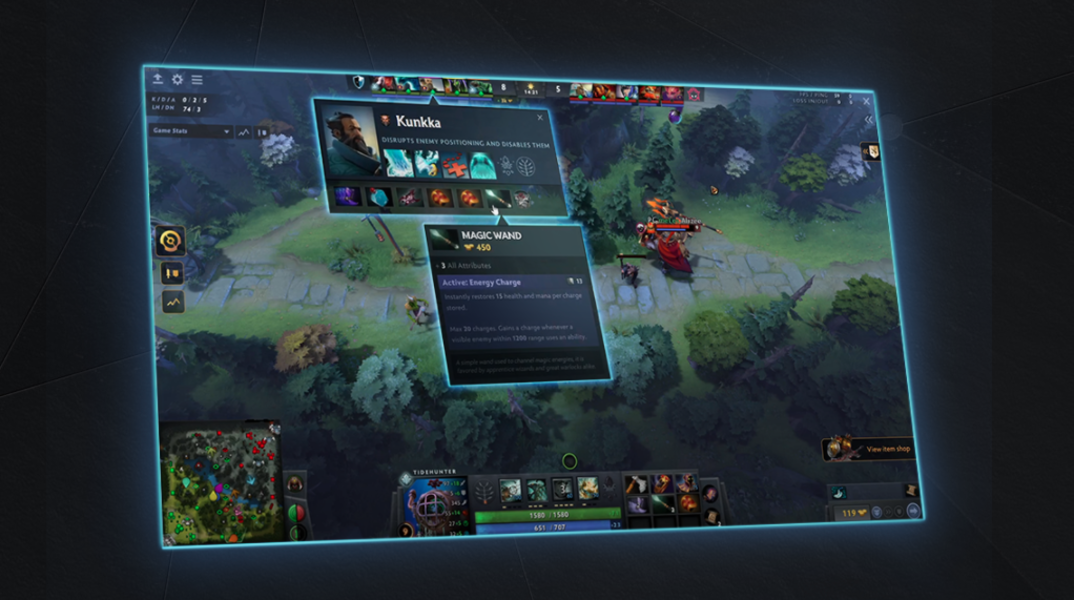1074x600 pixels.
Task: Click the round gold emblem side button
Action: [x=170, y=240]
